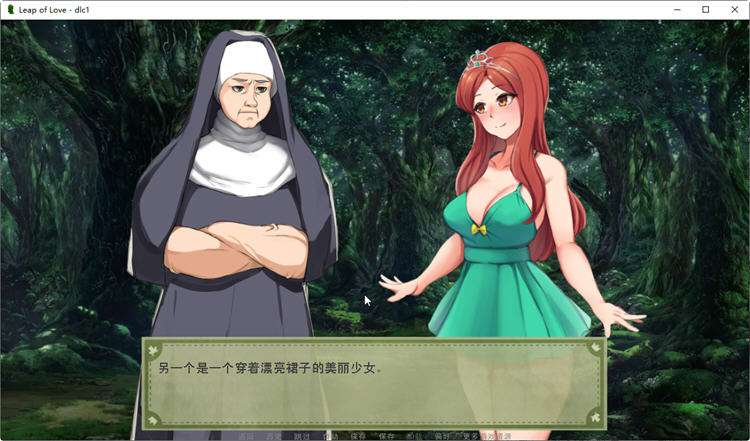750x441 pixels.
Task: Close the Leap of Love window
Action: tap(733, 9)
